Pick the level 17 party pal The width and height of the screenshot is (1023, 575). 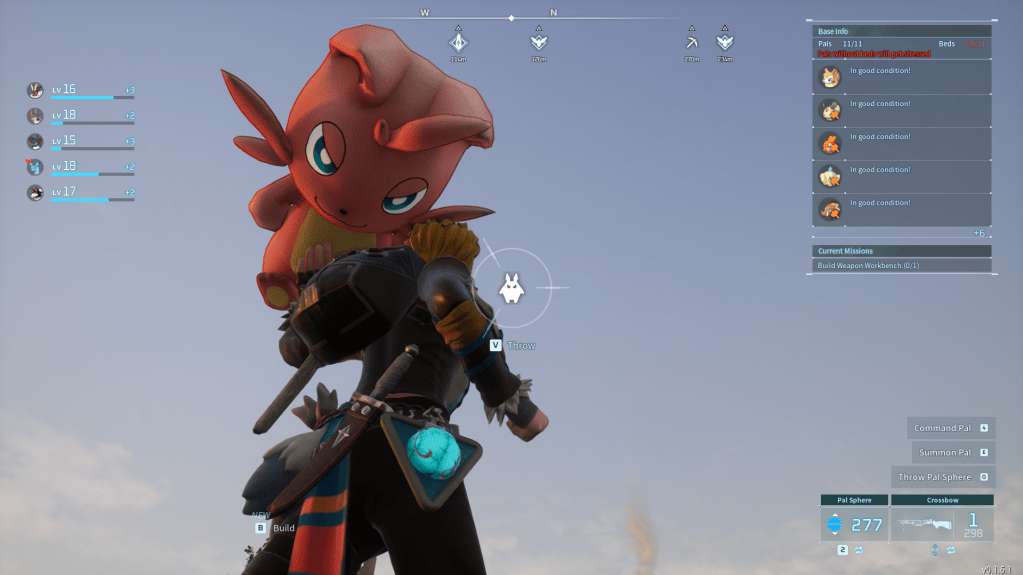(x=36, y=192)
